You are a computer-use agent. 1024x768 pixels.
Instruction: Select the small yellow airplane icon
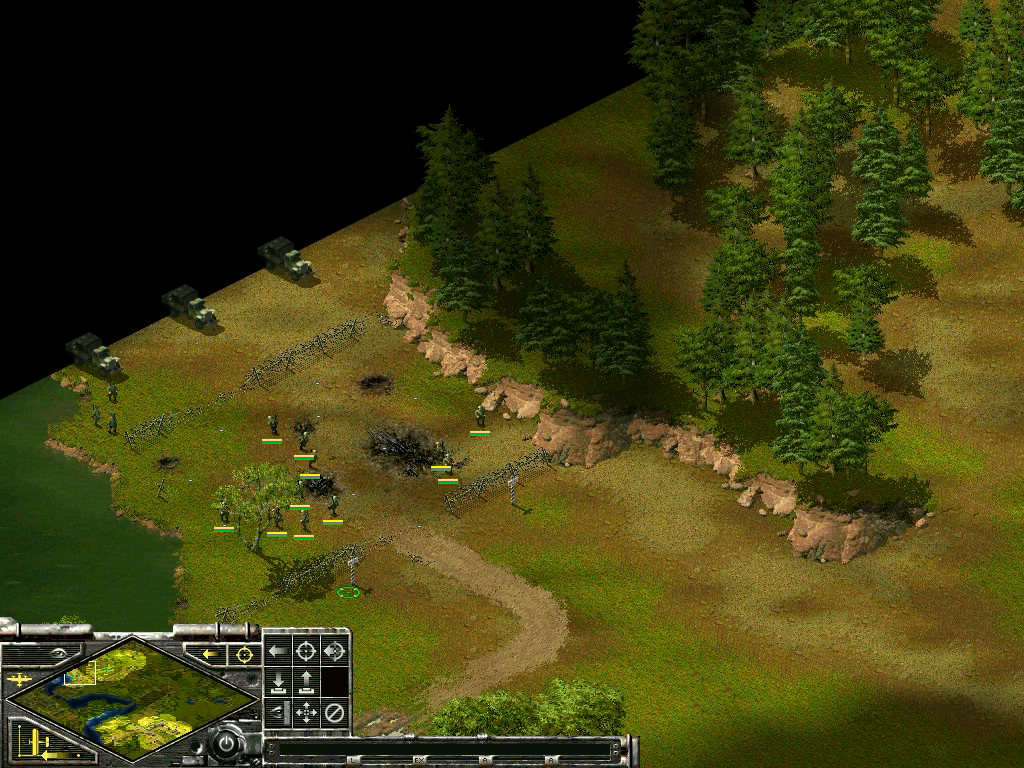coord(18,679)
